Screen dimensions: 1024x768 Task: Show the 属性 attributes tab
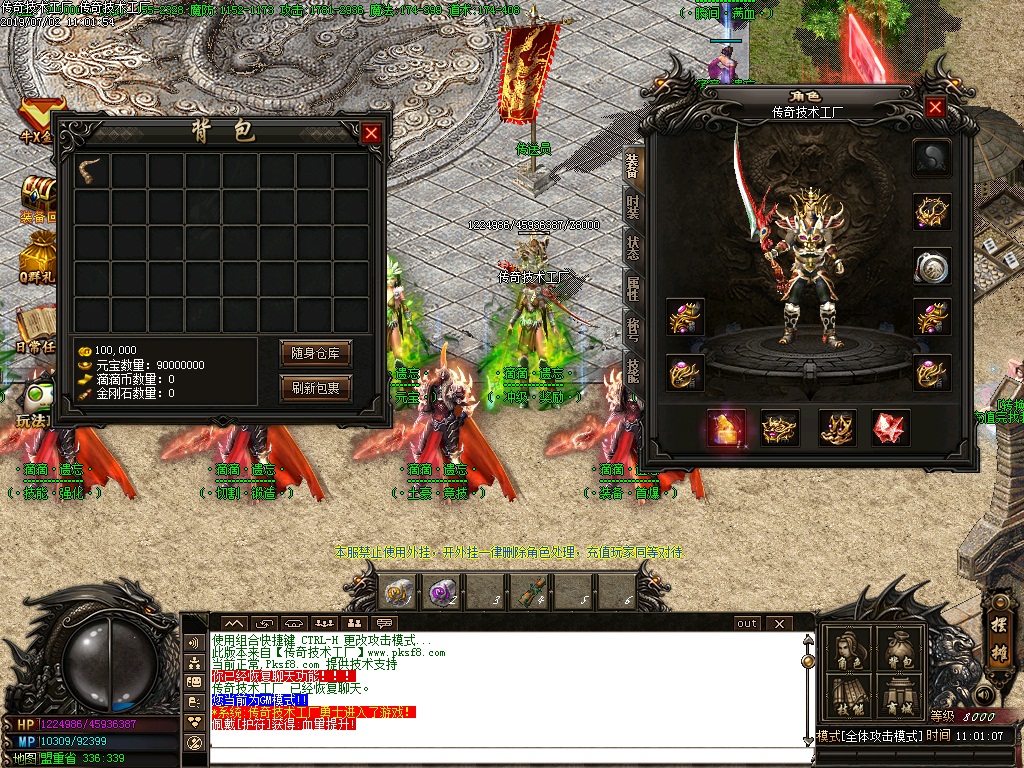[633, 290]
